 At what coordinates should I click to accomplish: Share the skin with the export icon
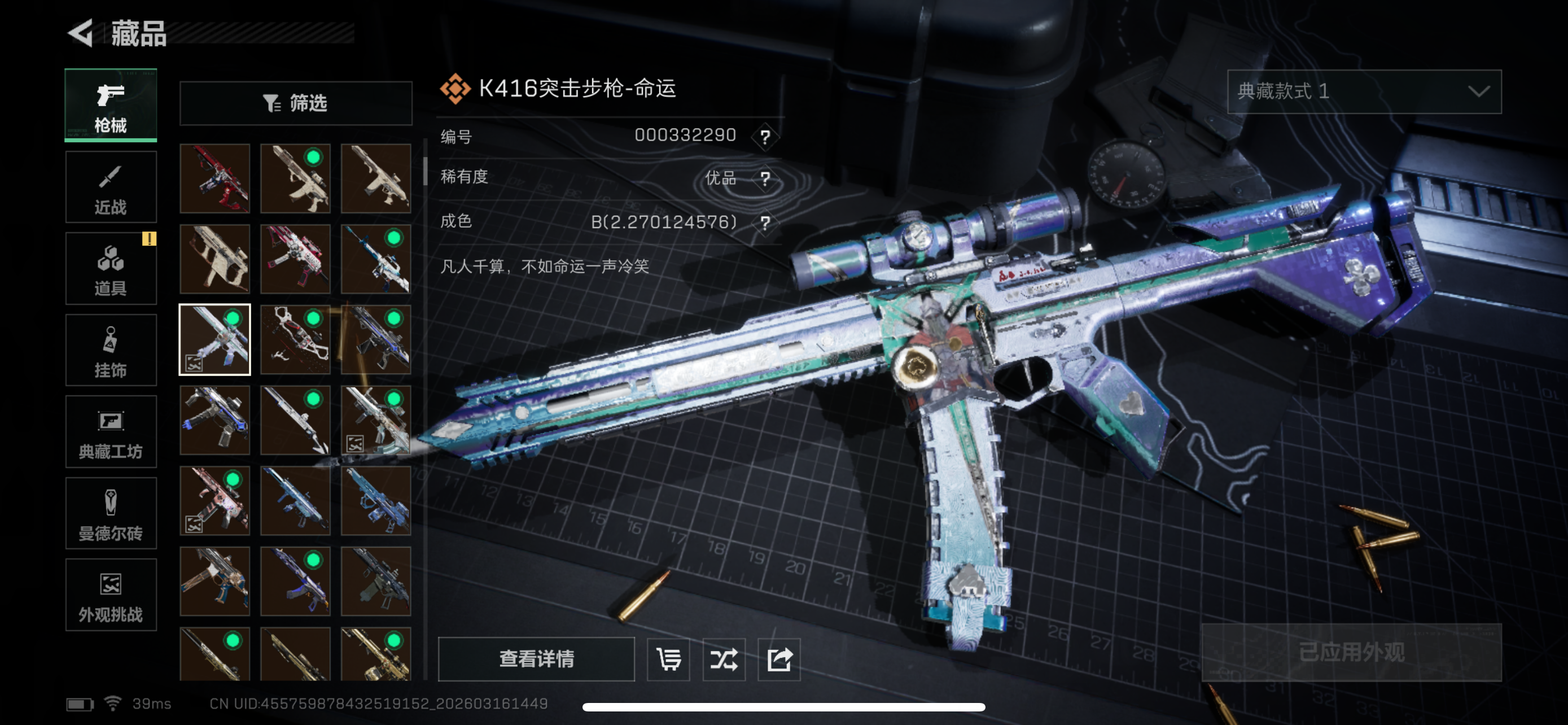pyautogui.click(x=779, y=660)
